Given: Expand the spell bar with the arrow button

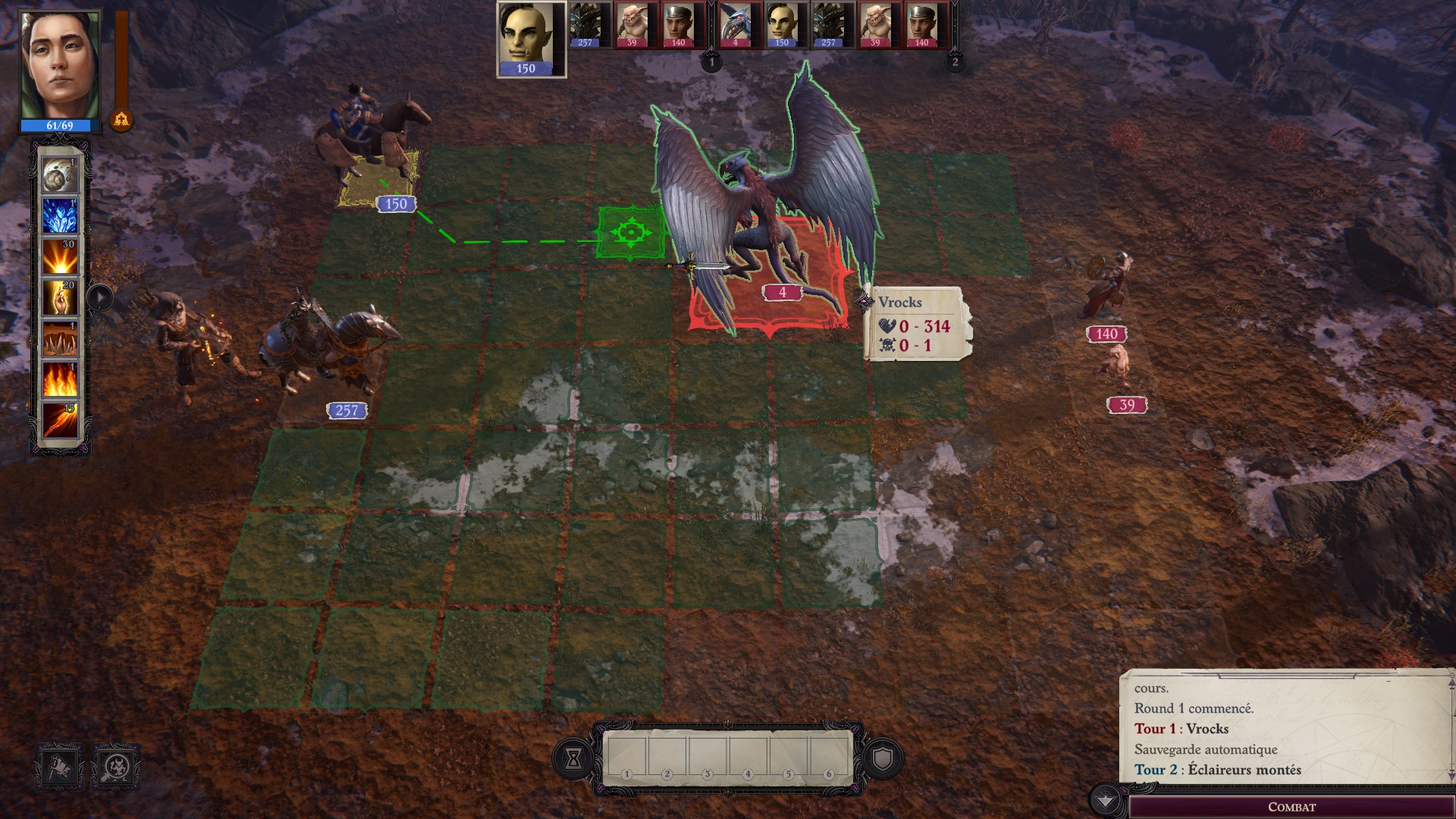Looking at the screenshot, I should (x=100, y=297).
